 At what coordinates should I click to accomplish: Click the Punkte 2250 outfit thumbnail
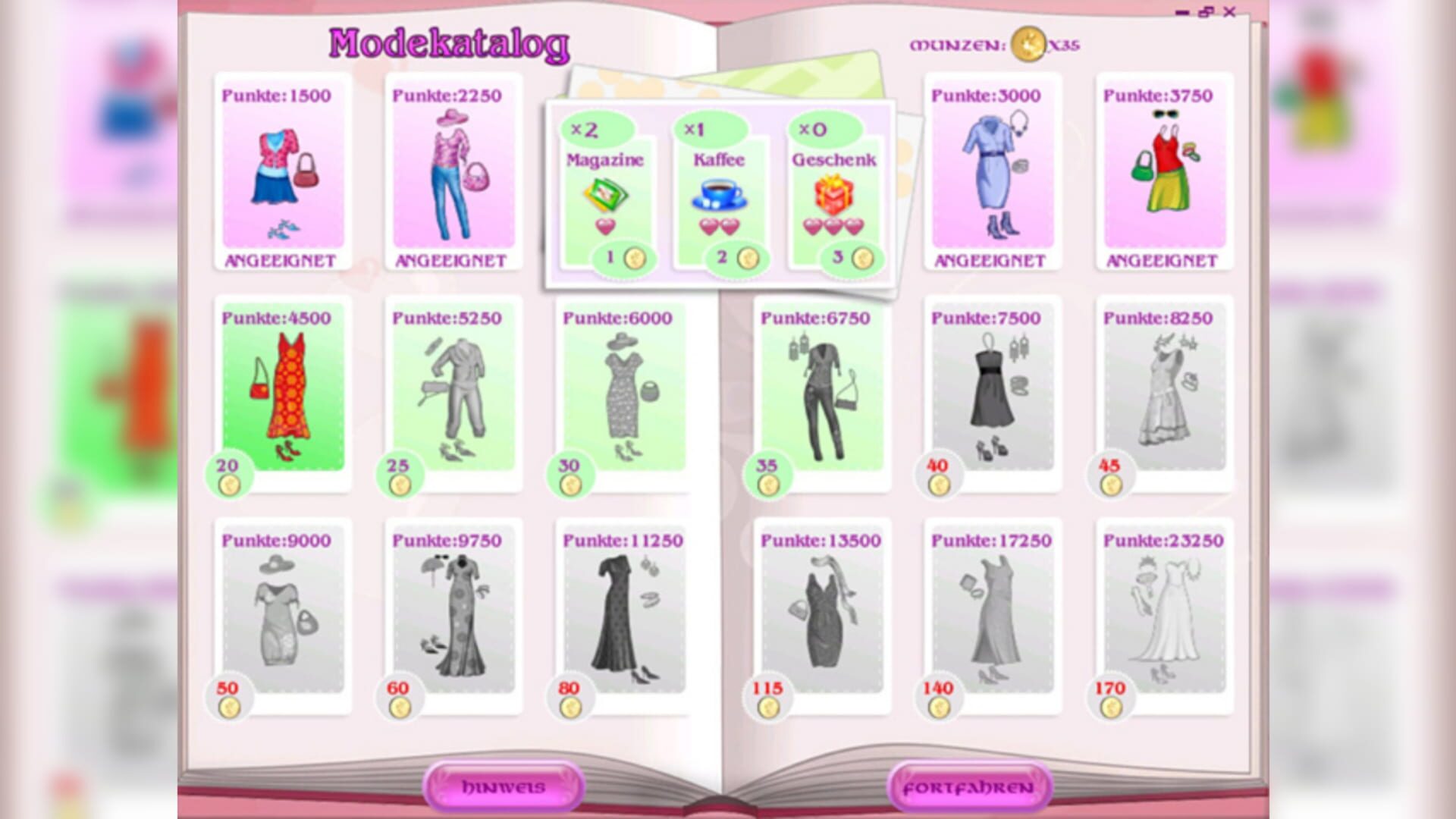point(450,174)
